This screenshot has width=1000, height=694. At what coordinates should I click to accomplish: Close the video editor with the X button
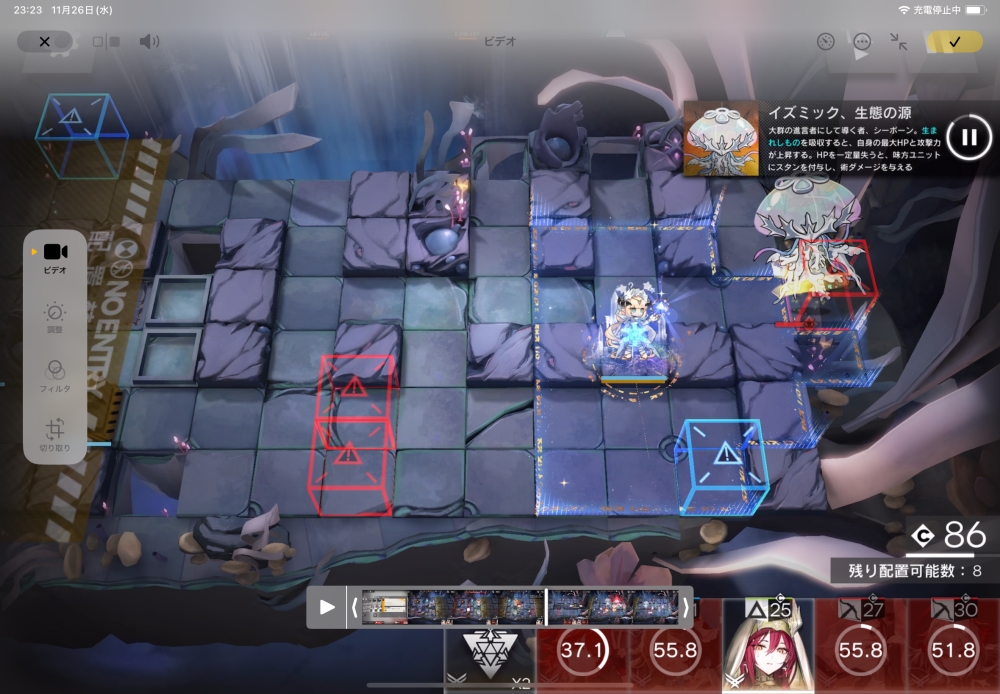tap(44, 42)
